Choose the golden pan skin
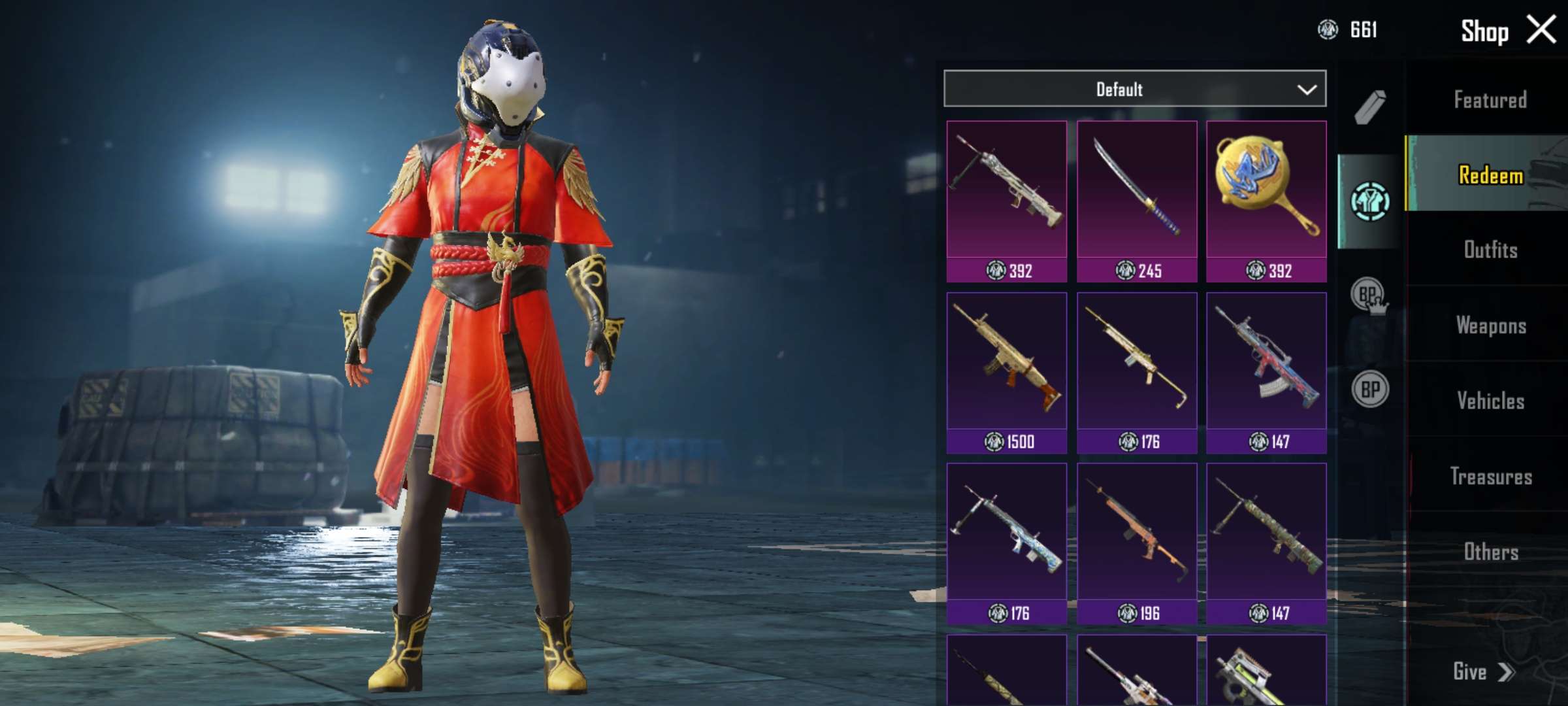This screenshot has height=706, width=1568. coord(1266,201)
